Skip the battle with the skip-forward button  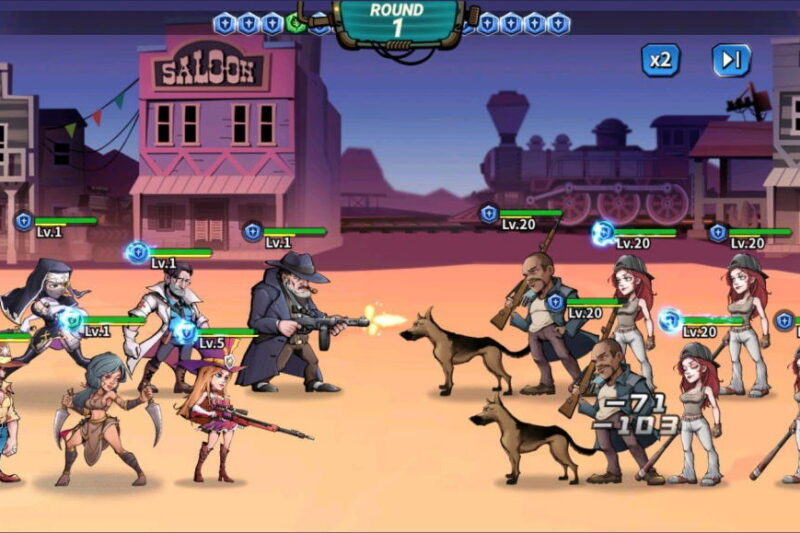tap(731, 60)
